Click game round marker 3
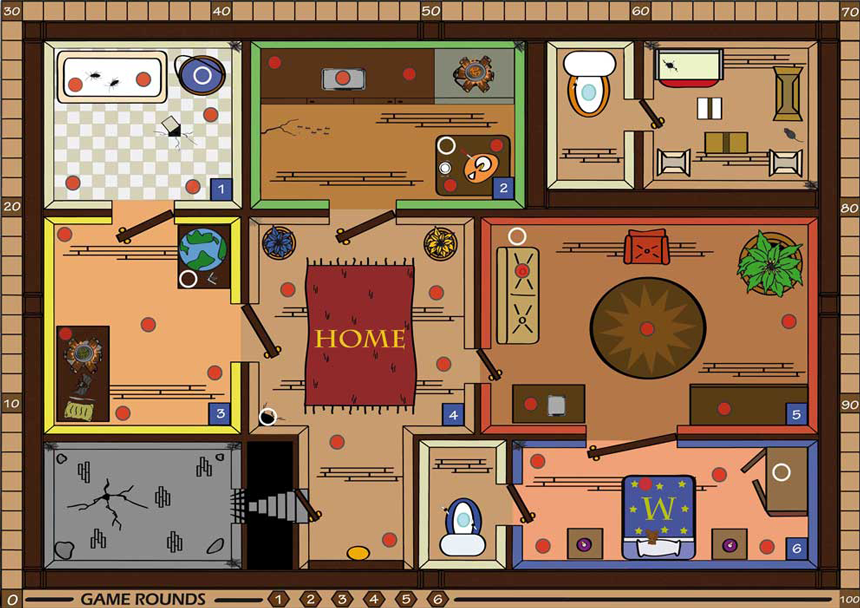The height and width of the screenshot is (608, 860). 341,599
